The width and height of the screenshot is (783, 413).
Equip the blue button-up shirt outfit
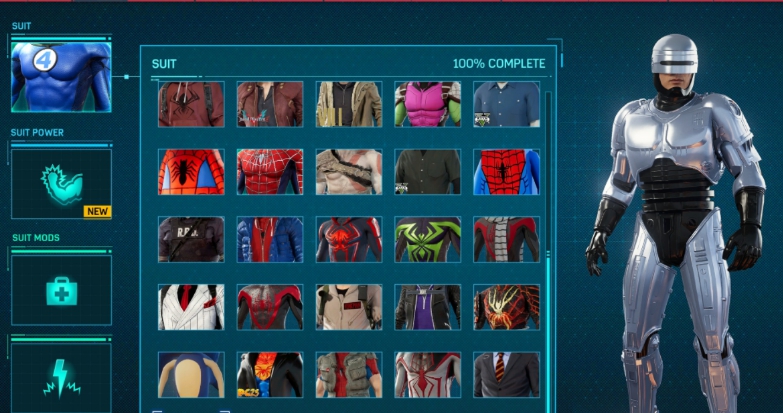506,104
